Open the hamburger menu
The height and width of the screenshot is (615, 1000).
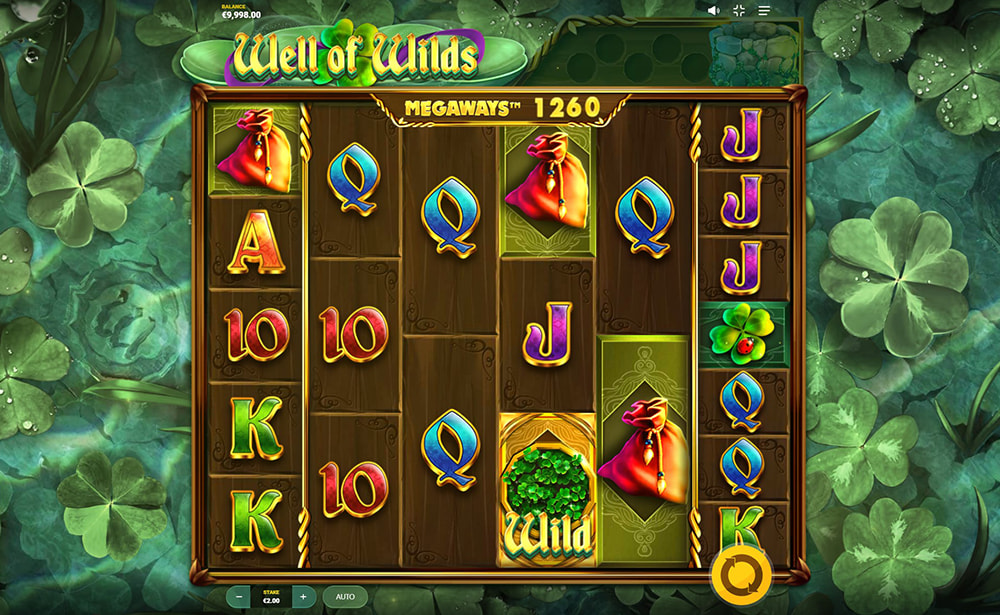pyautogui.click(x=764, y=10)
